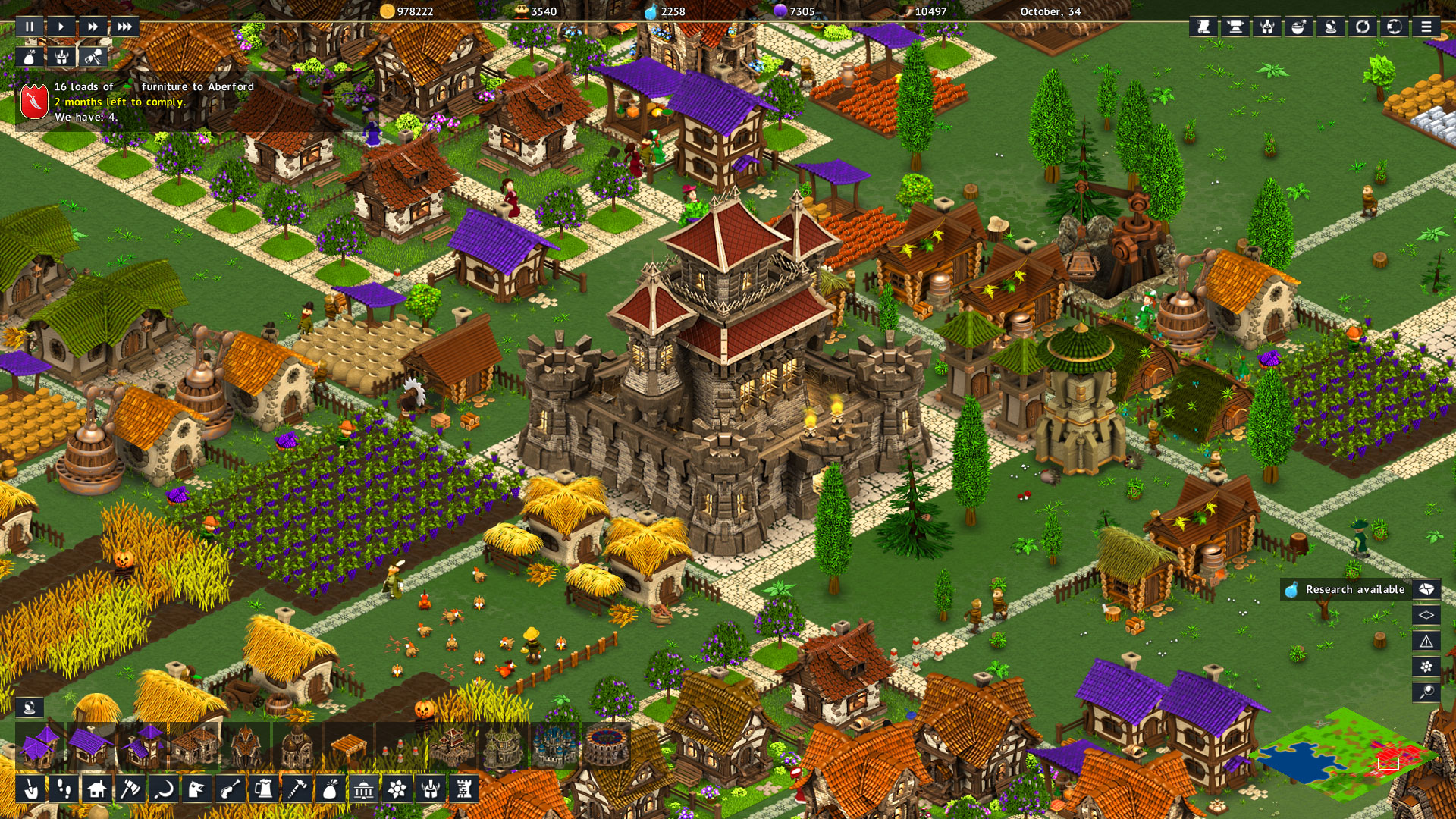Click the warning triangle alerts icon
This screenshot has width=1456, height=819.
(1428, 641)
